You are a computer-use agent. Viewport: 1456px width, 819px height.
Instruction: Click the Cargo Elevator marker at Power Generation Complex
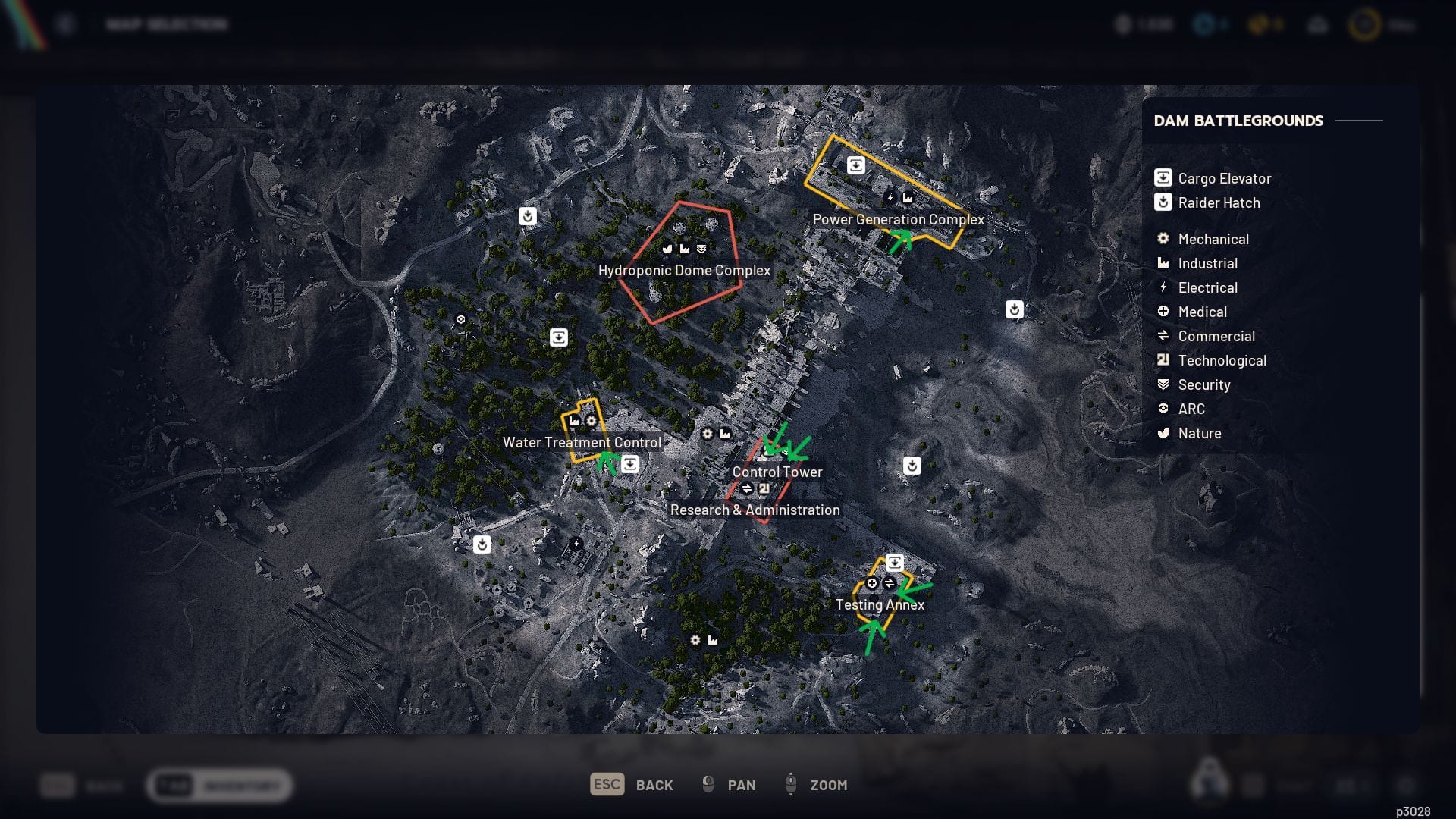click(x=856, y=165)
